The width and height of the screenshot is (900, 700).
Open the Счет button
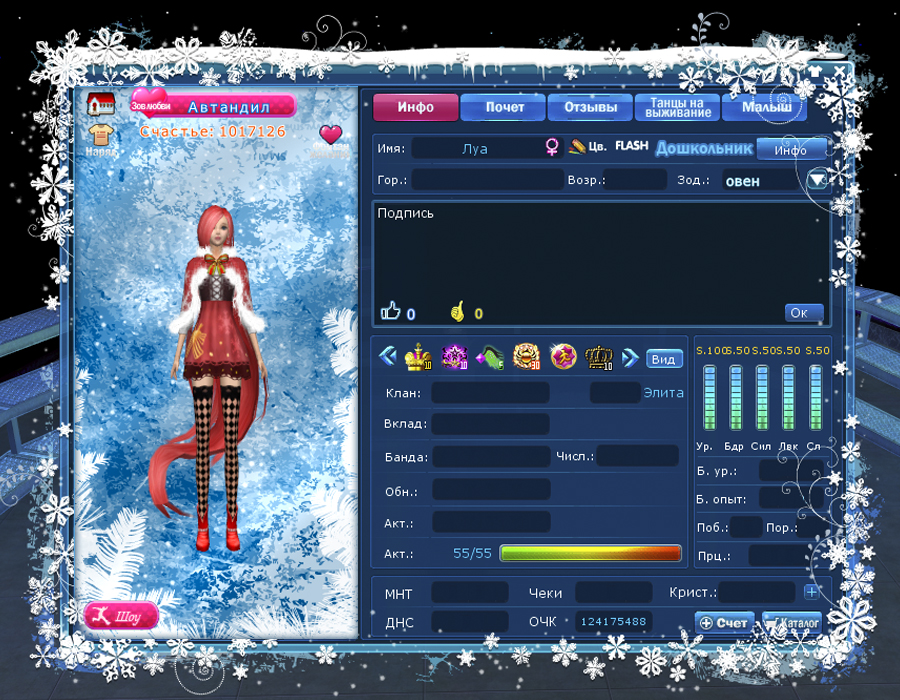[724, 623]
